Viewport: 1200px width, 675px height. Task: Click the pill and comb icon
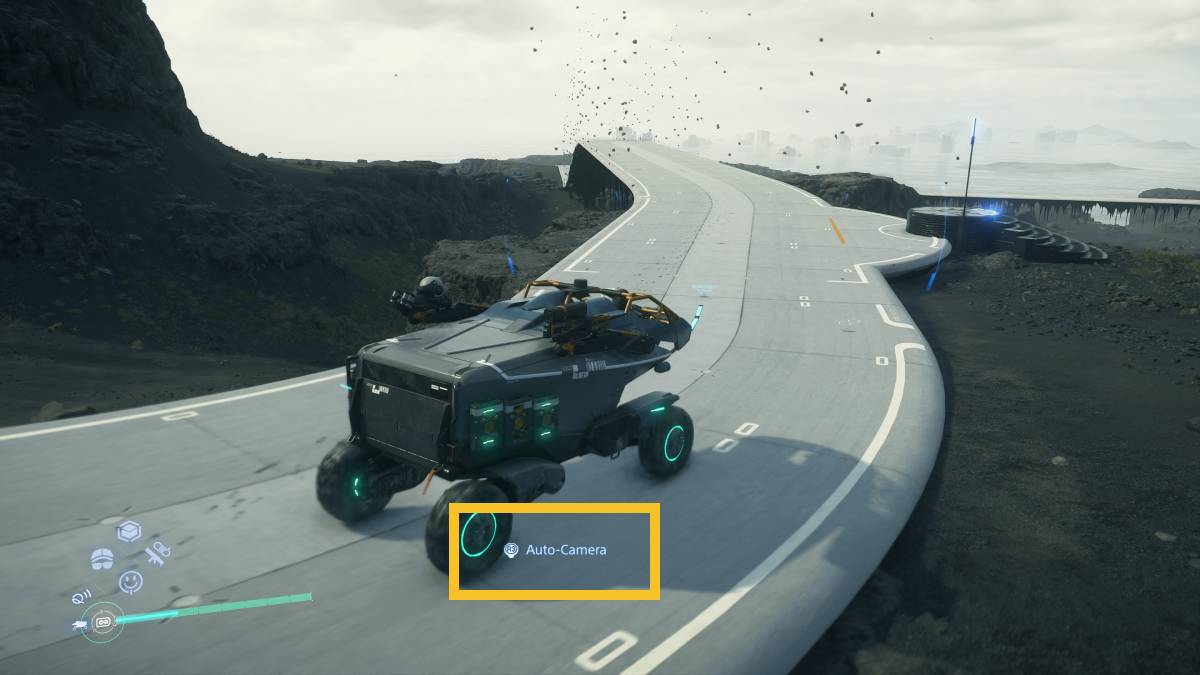(x=156, y=551)
